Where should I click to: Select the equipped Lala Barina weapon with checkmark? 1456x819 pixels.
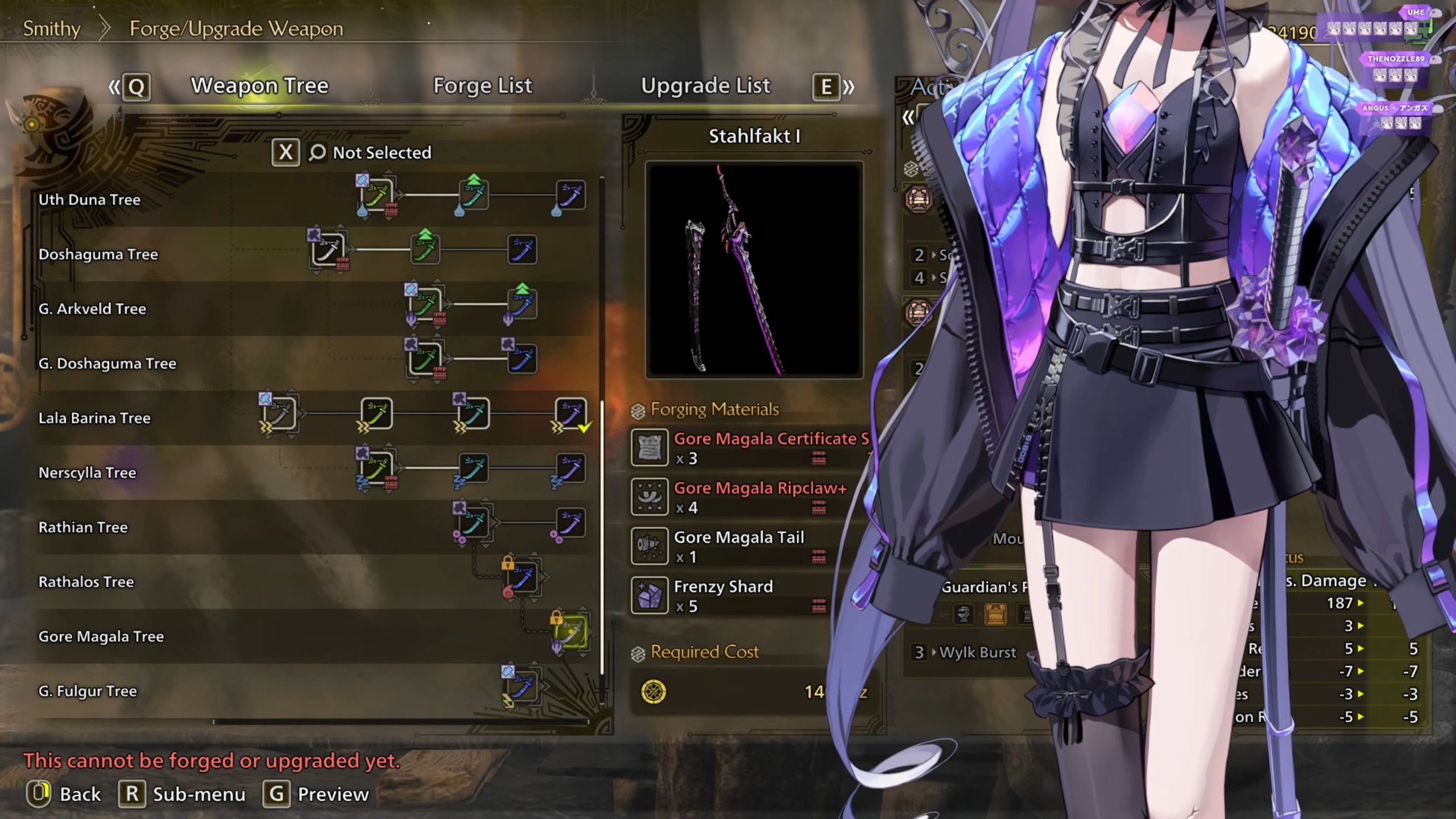tap(570, 413)
